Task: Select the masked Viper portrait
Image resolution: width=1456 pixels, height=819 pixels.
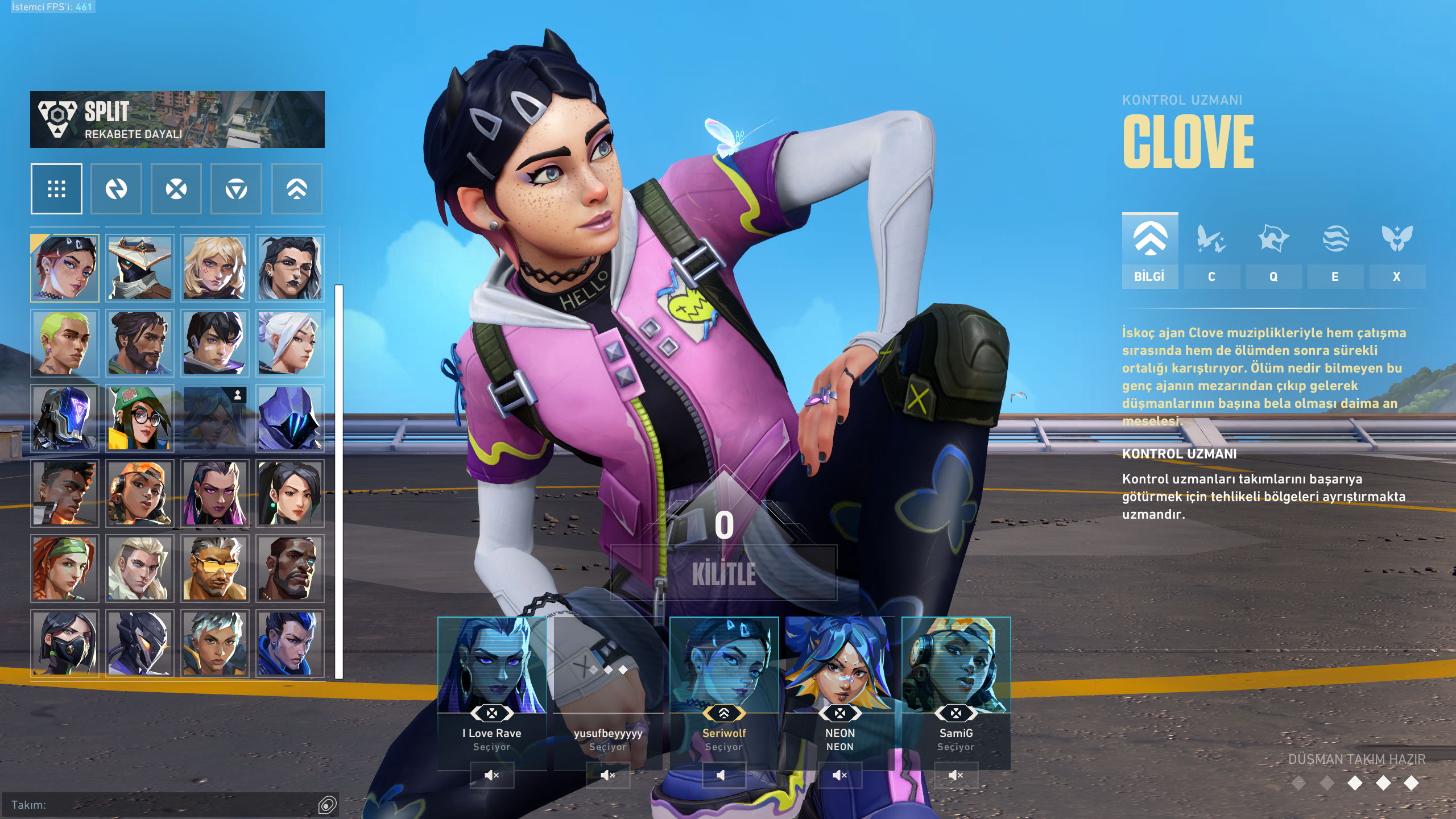Action: 65,644
